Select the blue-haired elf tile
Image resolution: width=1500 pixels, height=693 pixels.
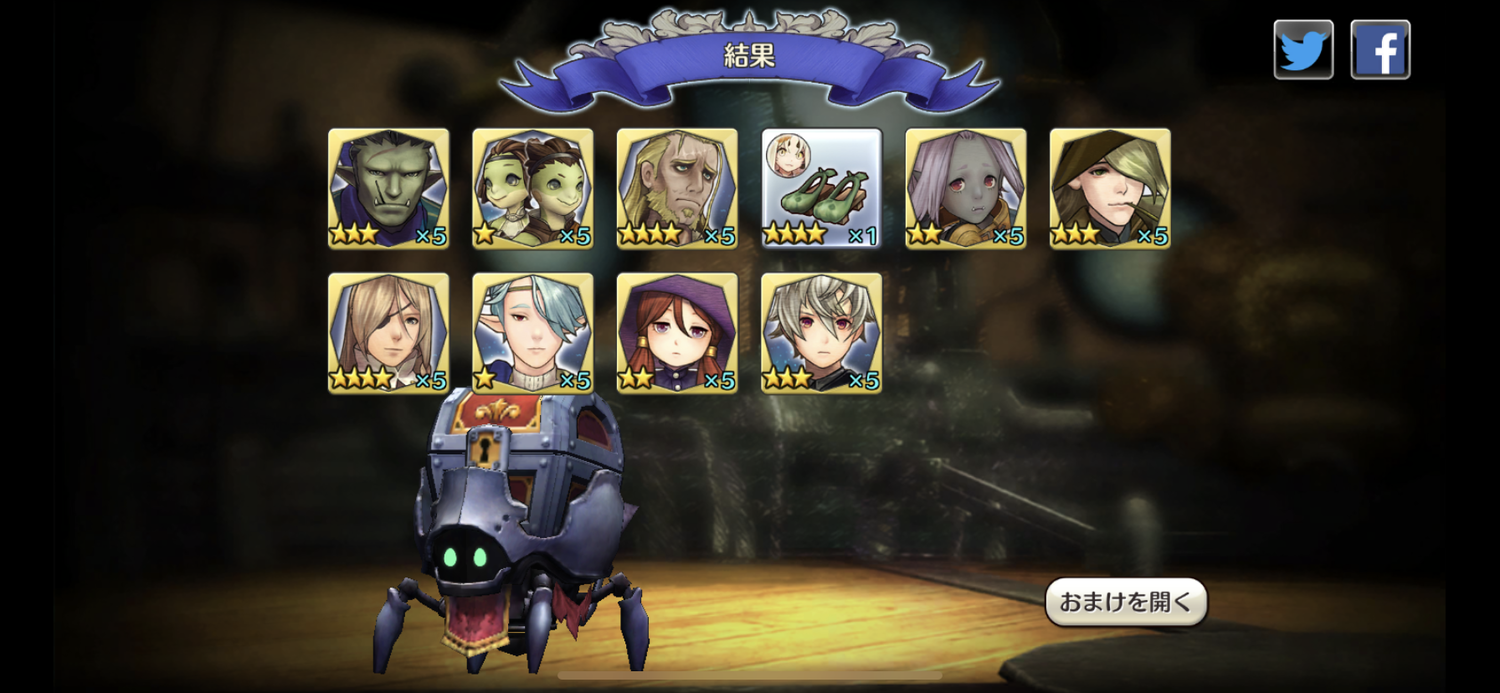coord(532,332)
